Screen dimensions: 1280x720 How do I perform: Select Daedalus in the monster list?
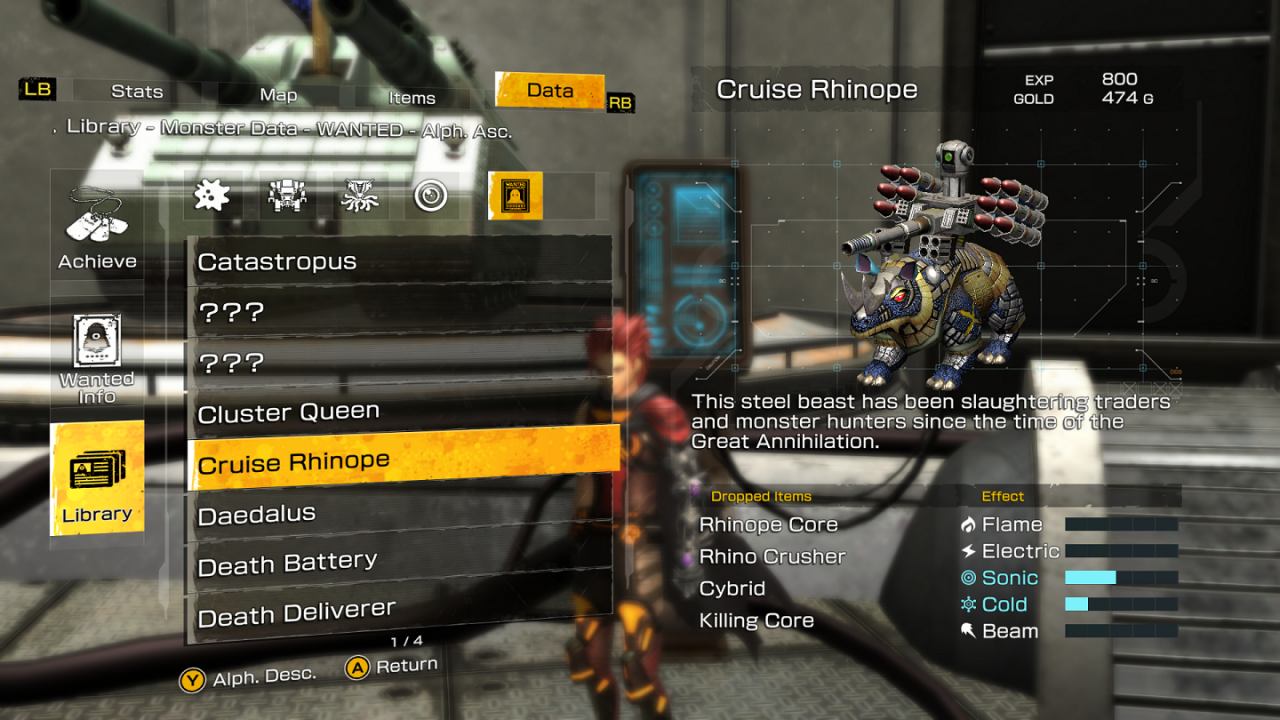click(x=400, y=514)
